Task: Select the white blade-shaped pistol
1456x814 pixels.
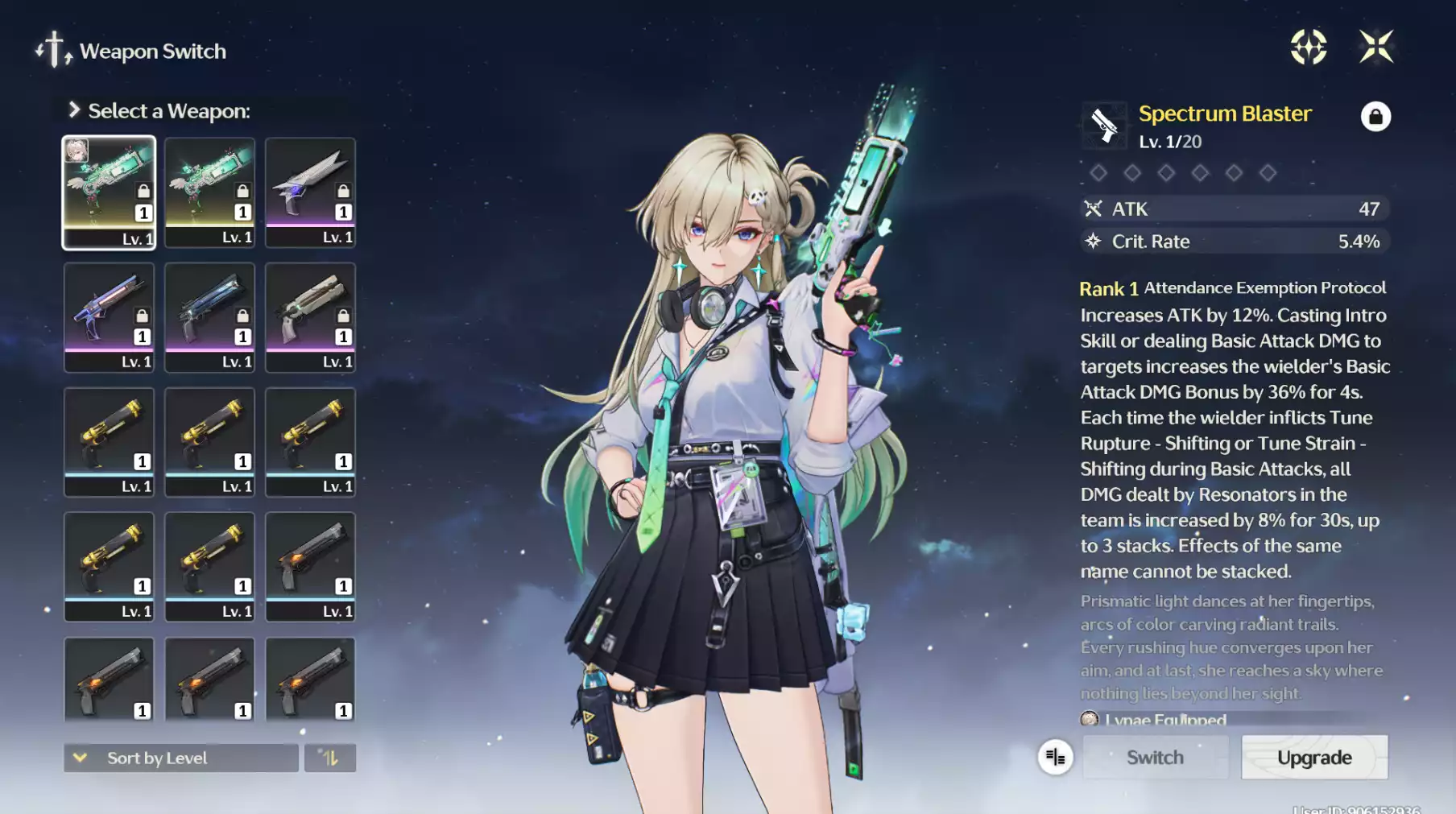Action: pos(310,192)
